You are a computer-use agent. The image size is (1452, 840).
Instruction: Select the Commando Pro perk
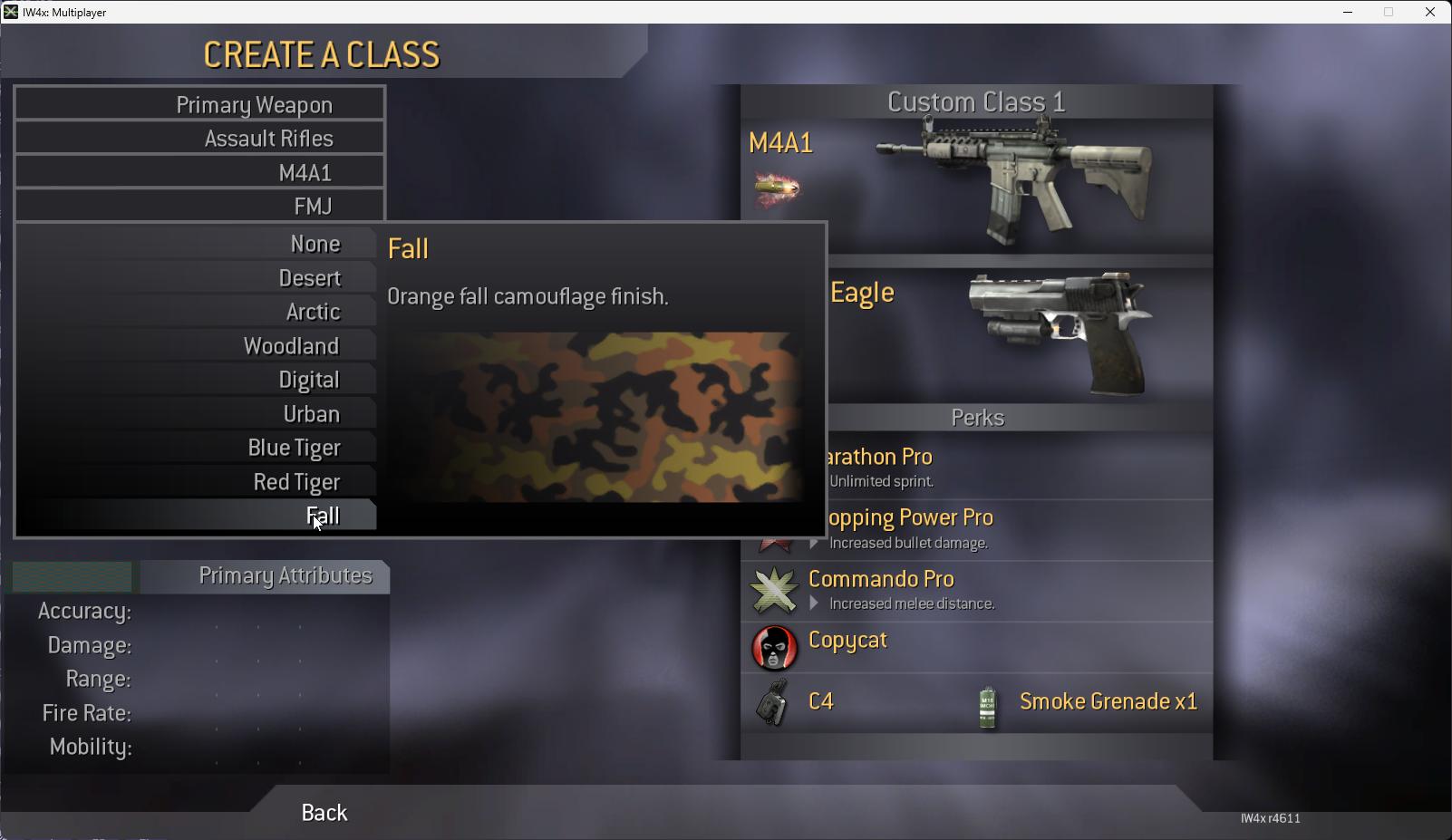point(976,590)
